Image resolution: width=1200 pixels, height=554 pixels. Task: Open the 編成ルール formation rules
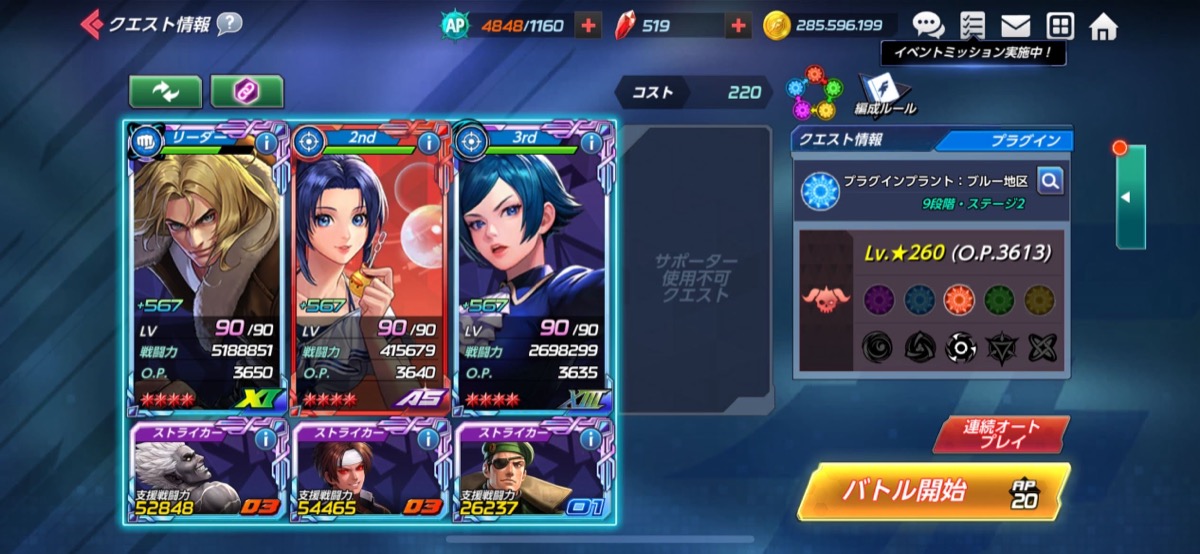click(x=884, y=94)
